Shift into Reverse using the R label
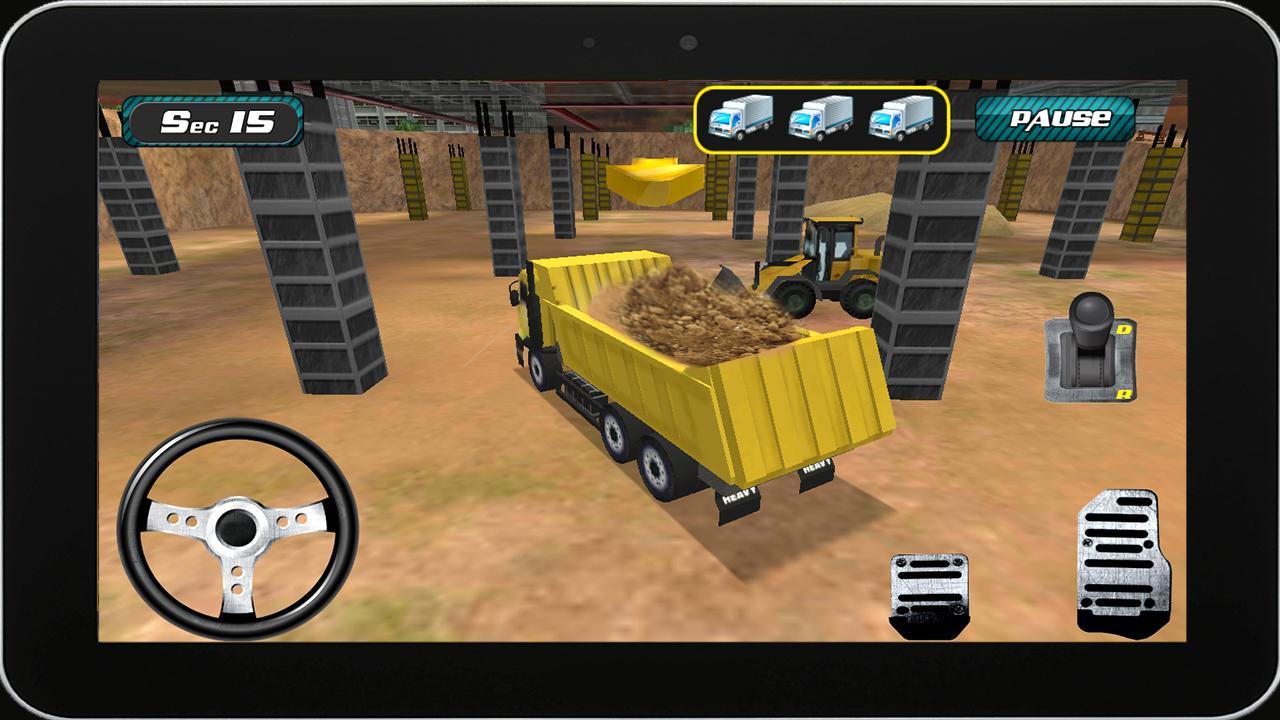The image size is (1280, 720). coord(1126,393)
